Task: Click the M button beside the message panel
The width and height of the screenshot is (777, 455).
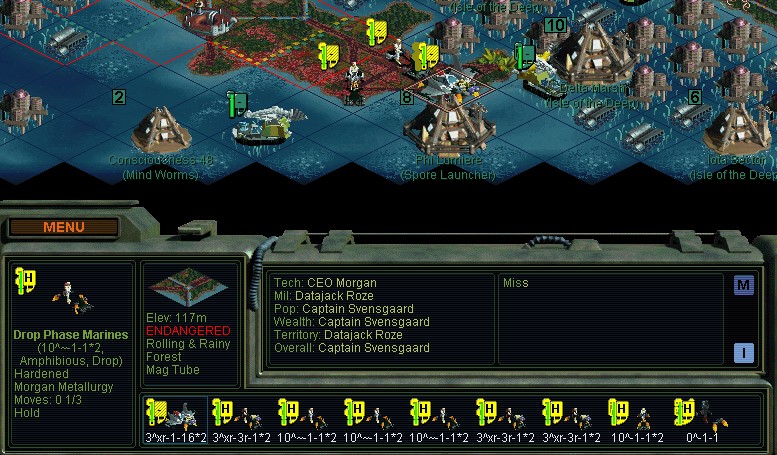Action: coord(743,285)
